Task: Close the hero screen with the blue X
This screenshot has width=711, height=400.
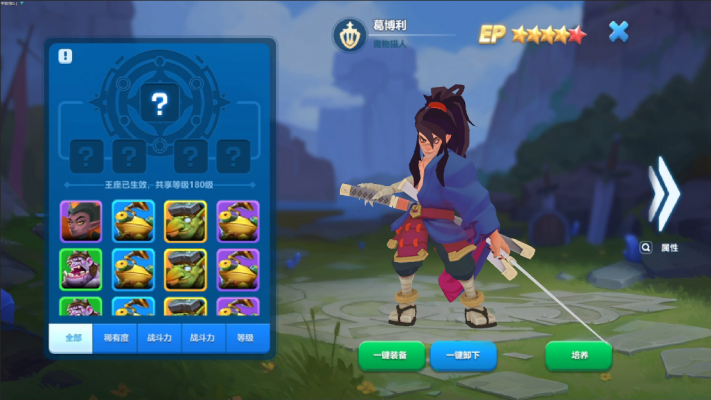Action: (x=619, y=32)
